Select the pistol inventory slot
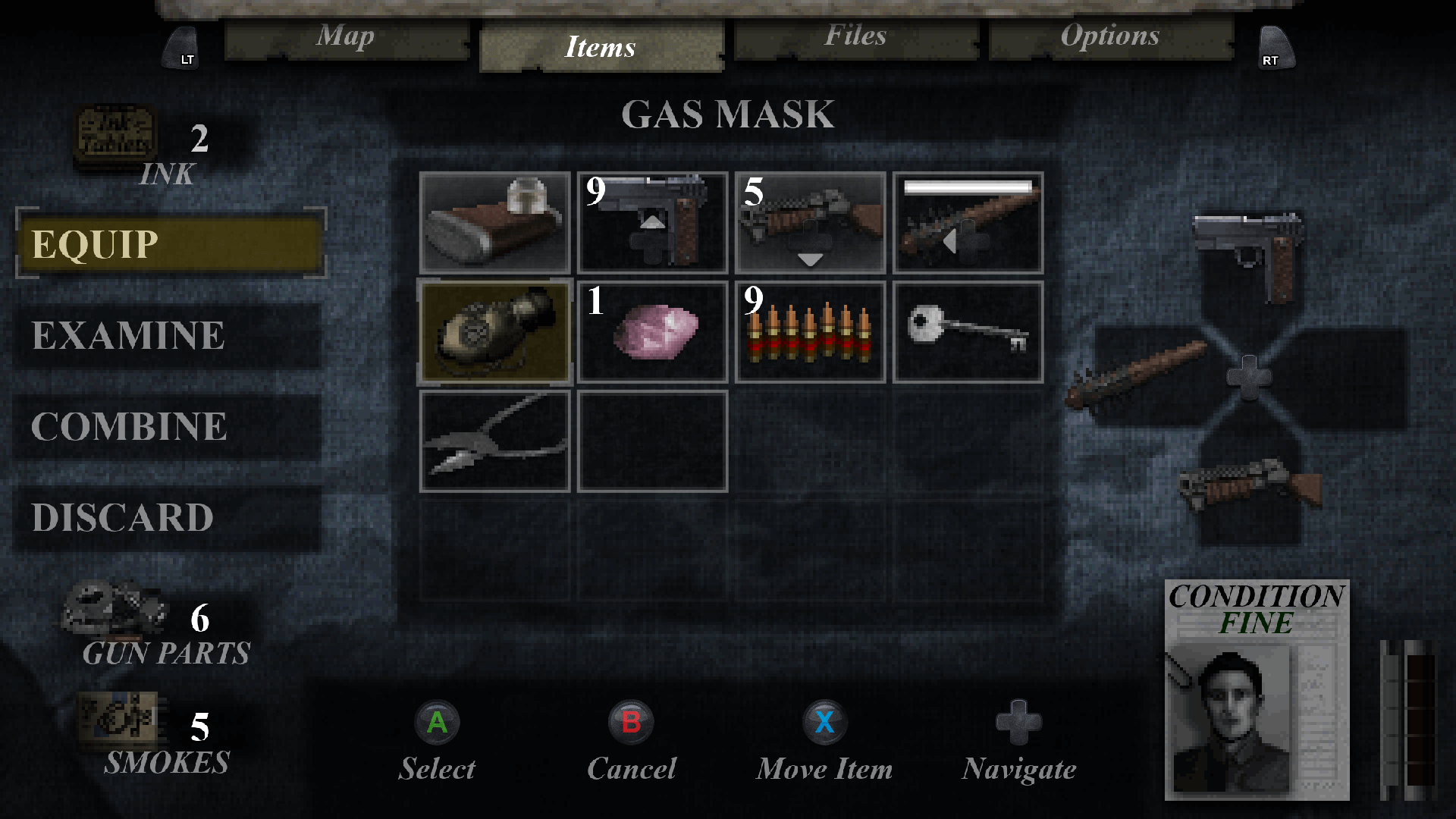Image resolution: width=1456 pixels, height=819 pixels. coord(652,221)
